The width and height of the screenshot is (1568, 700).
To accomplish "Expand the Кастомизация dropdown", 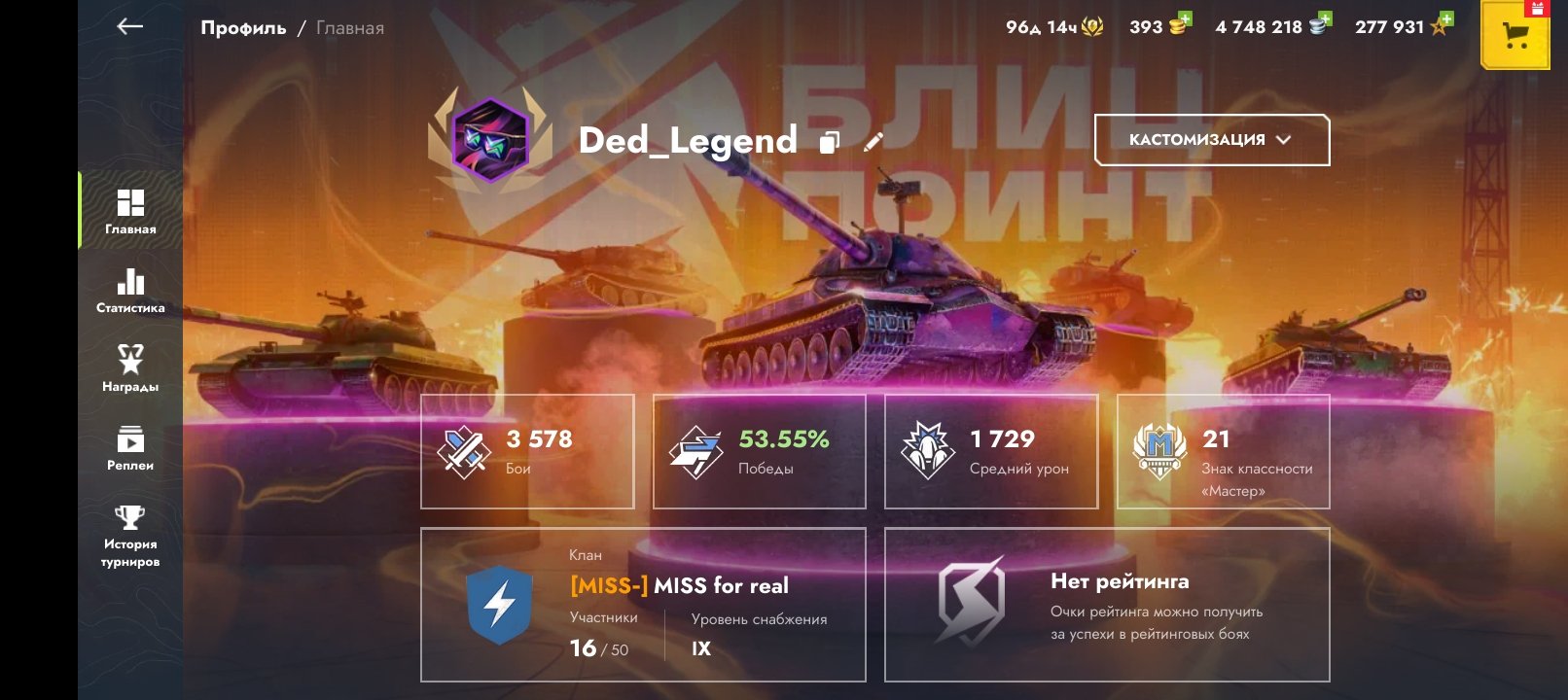I will [x=1211, y=140].
